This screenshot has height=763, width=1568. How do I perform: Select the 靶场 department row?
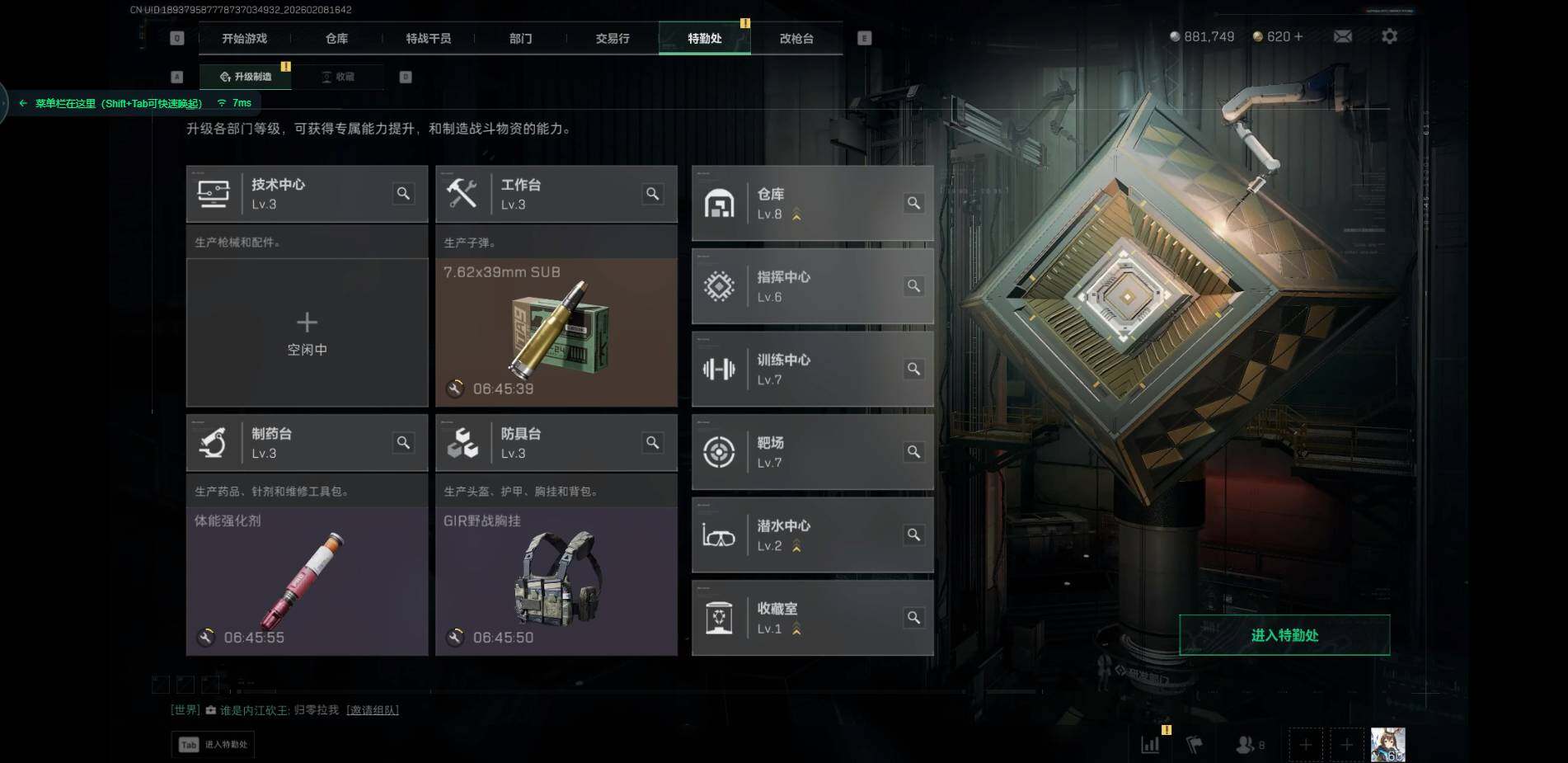coord(812,452)
